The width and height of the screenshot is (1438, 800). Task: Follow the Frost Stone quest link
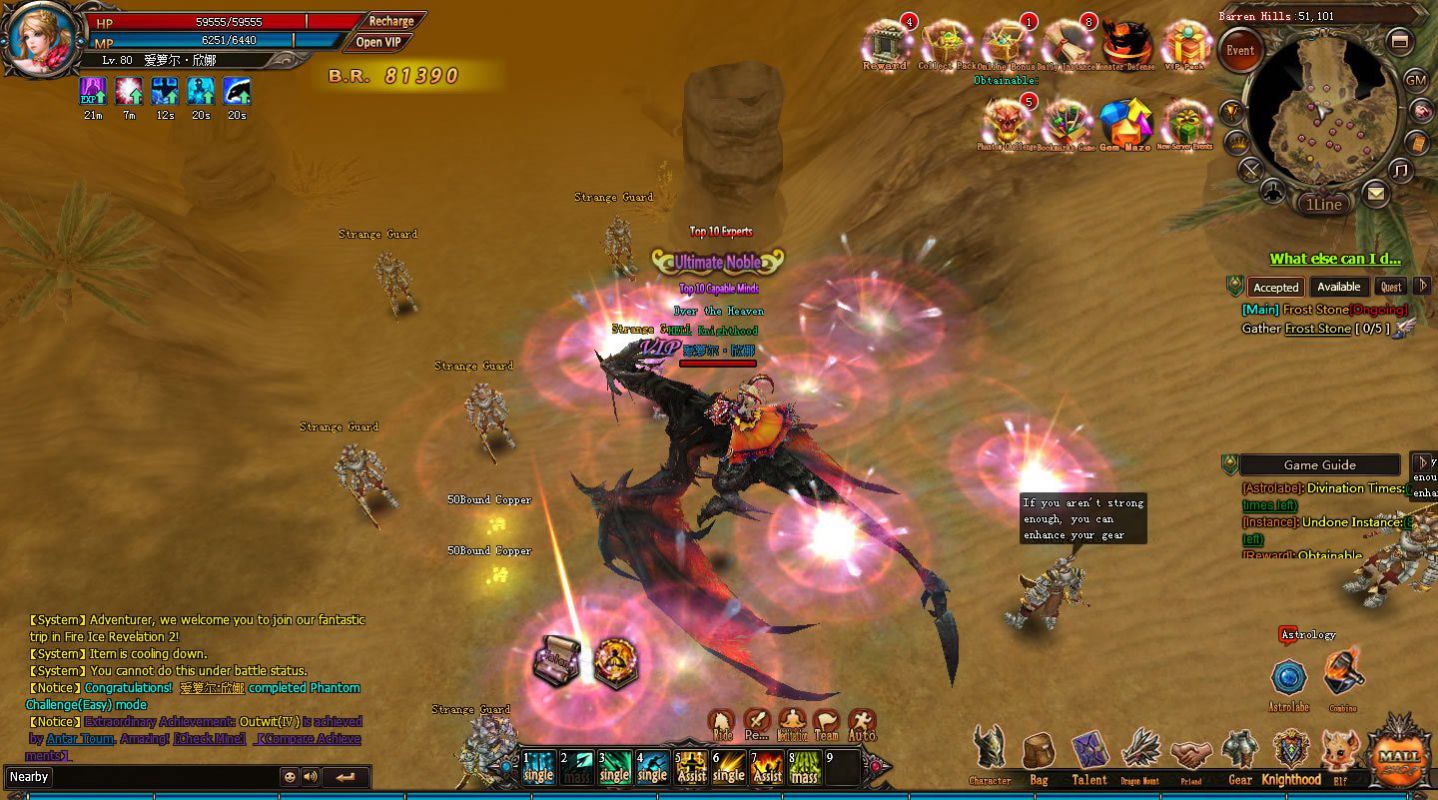click(1317, 329)
